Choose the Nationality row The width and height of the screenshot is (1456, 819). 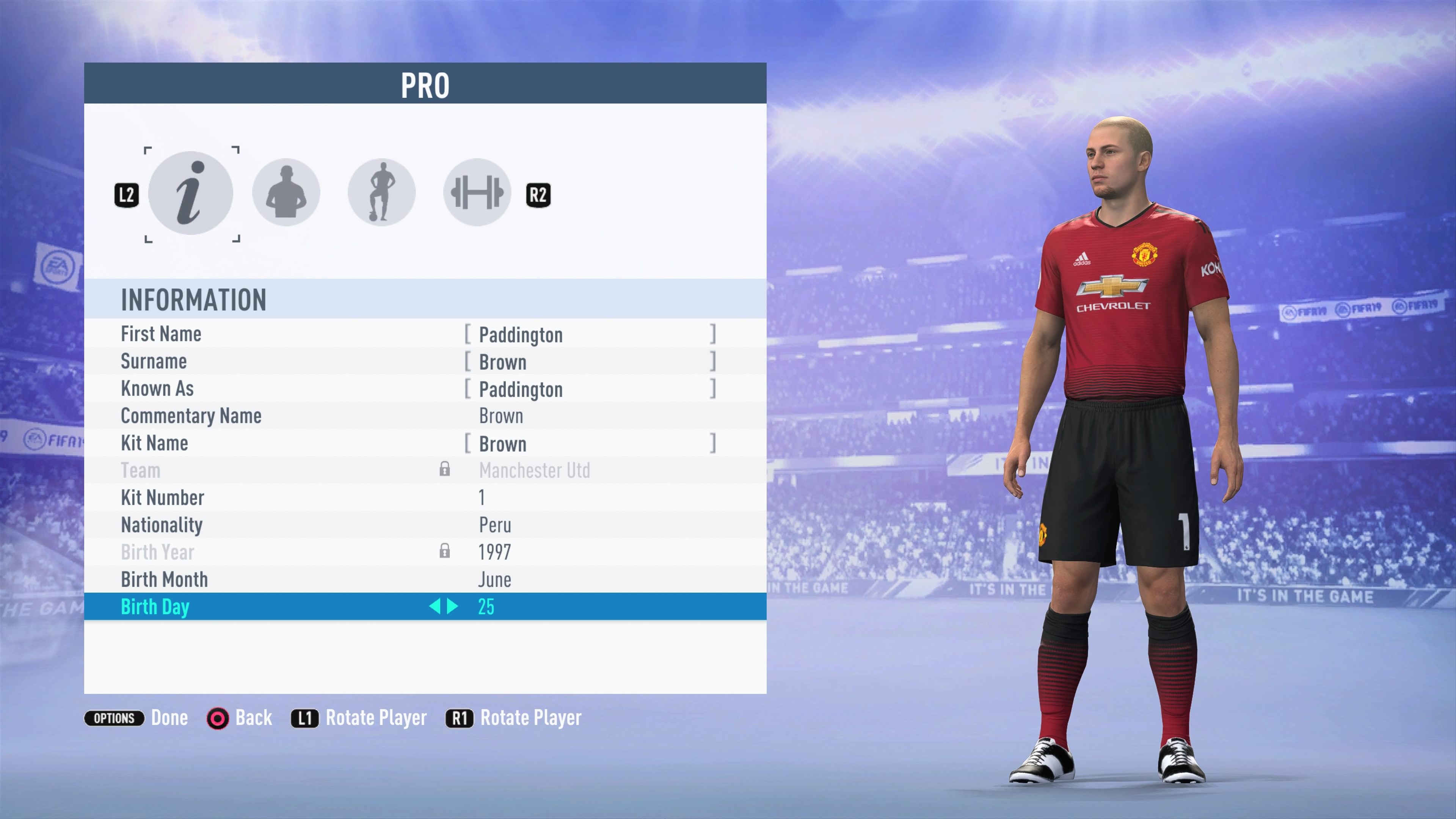pyautogui.click(x=425, y=525)
